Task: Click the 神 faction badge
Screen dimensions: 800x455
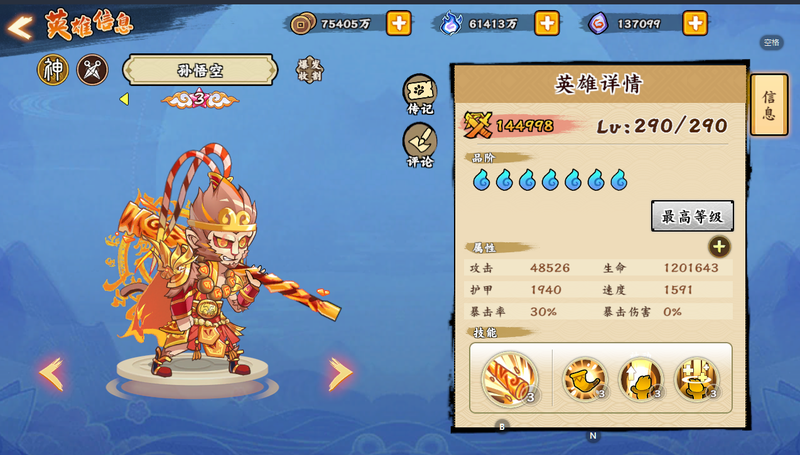Action: pos(53,70)
